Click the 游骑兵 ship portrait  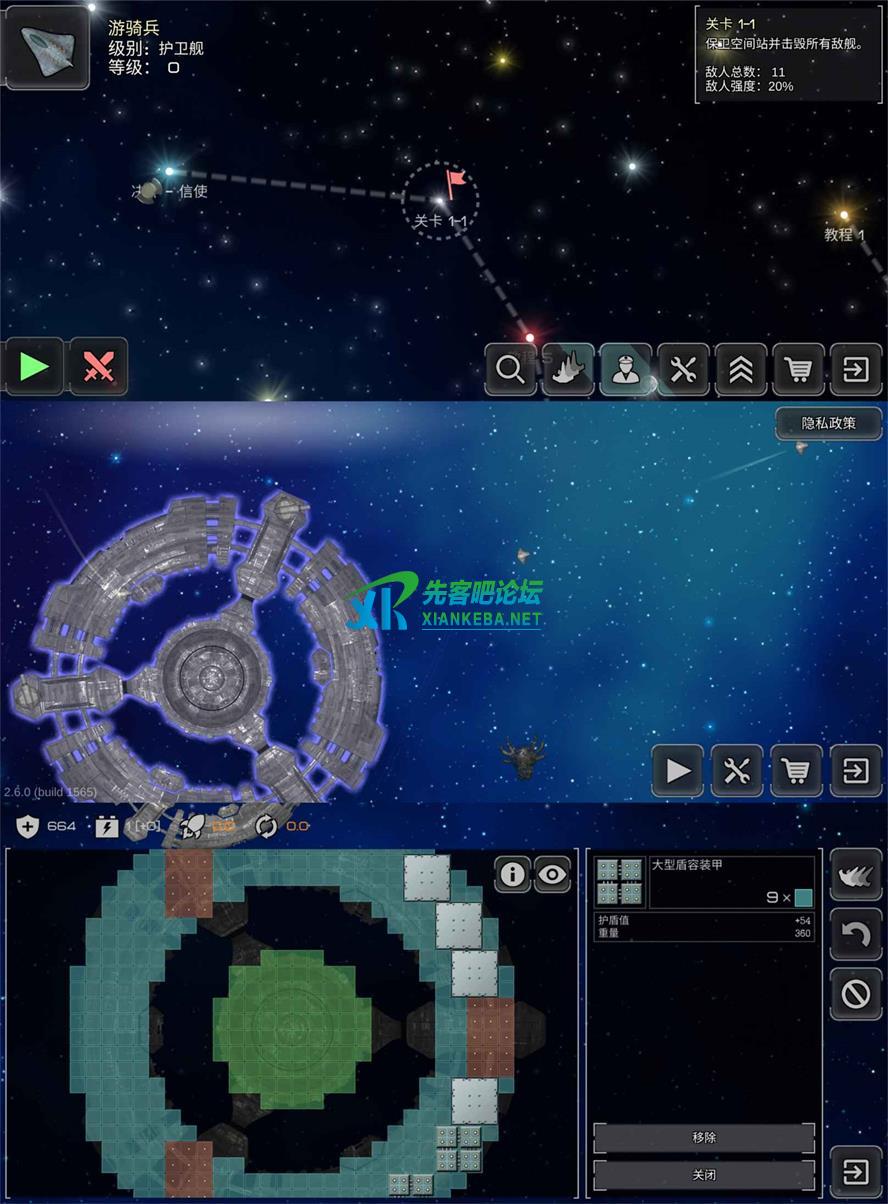(47, 47)
